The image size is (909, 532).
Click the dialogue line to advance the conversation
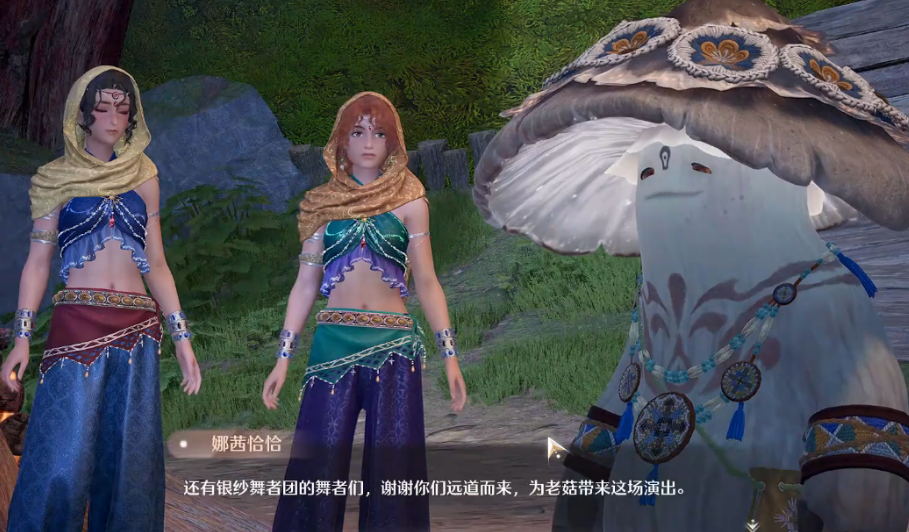pyautogui.click(x=434, y=490)
